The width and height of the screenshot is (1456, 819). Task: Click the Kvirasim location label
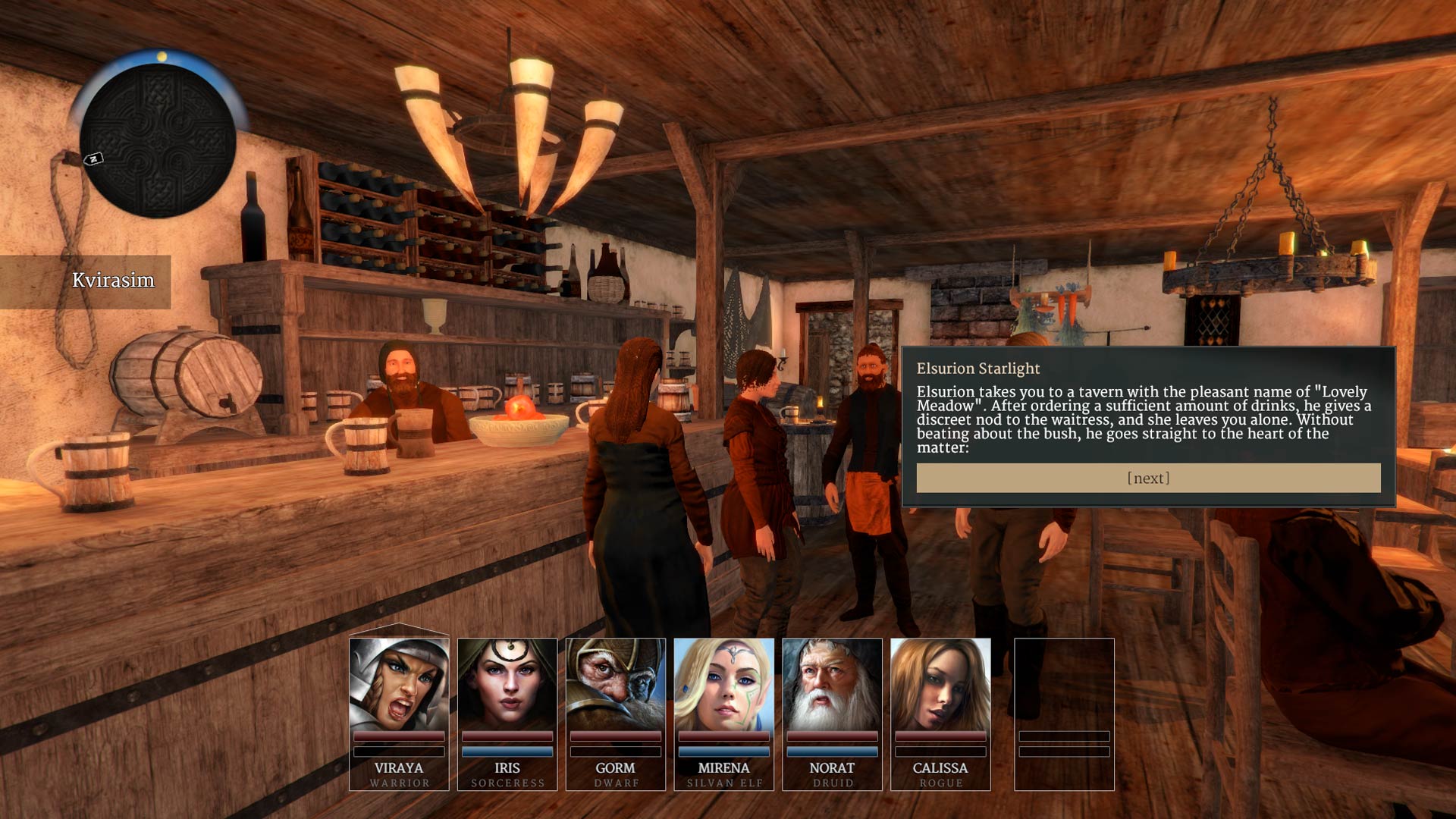pyautogui.click(x=115, y=280)
